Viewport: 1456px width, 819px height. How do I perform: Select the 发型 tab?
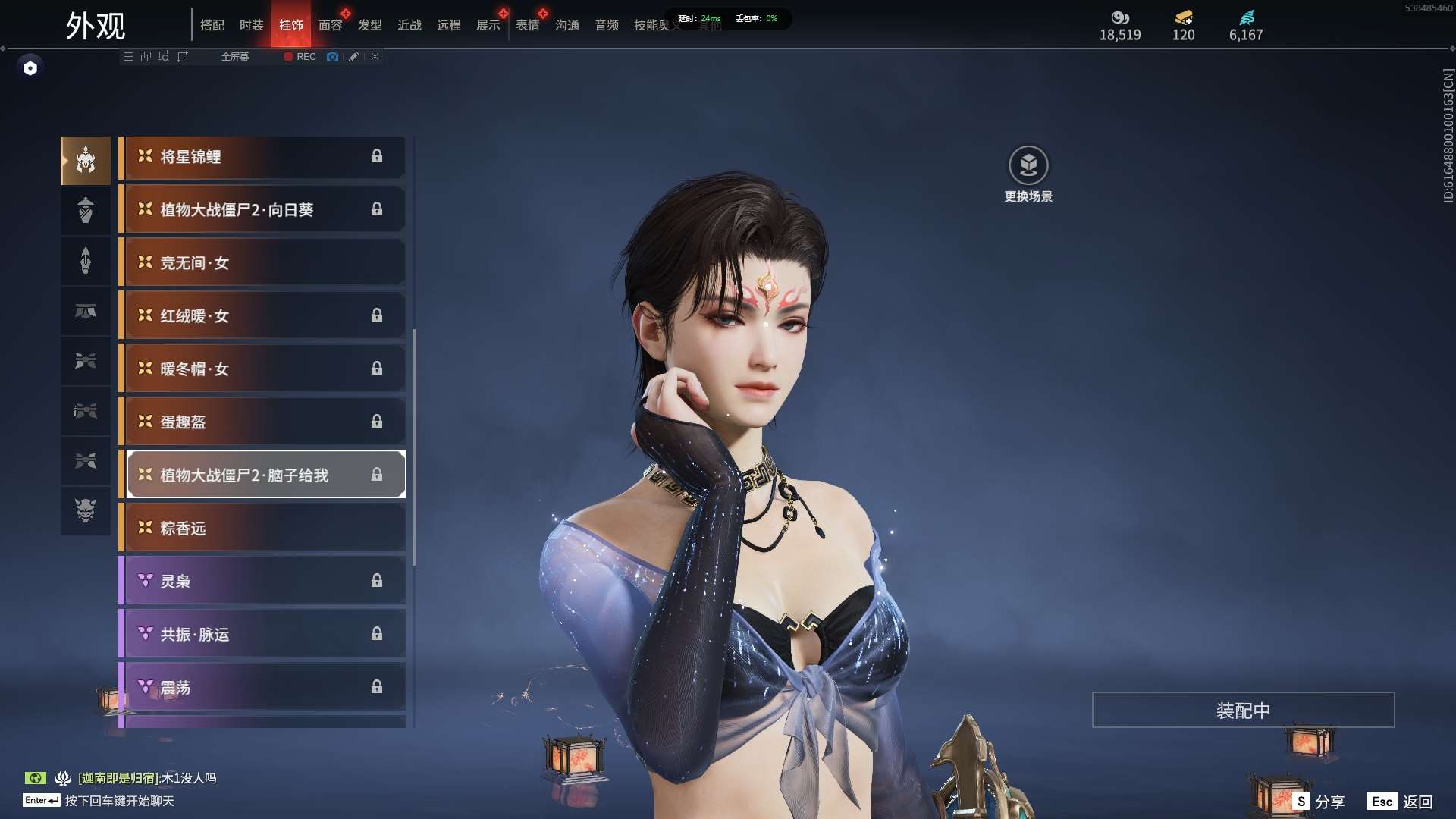pyautogui.click(x=369, y=25)
